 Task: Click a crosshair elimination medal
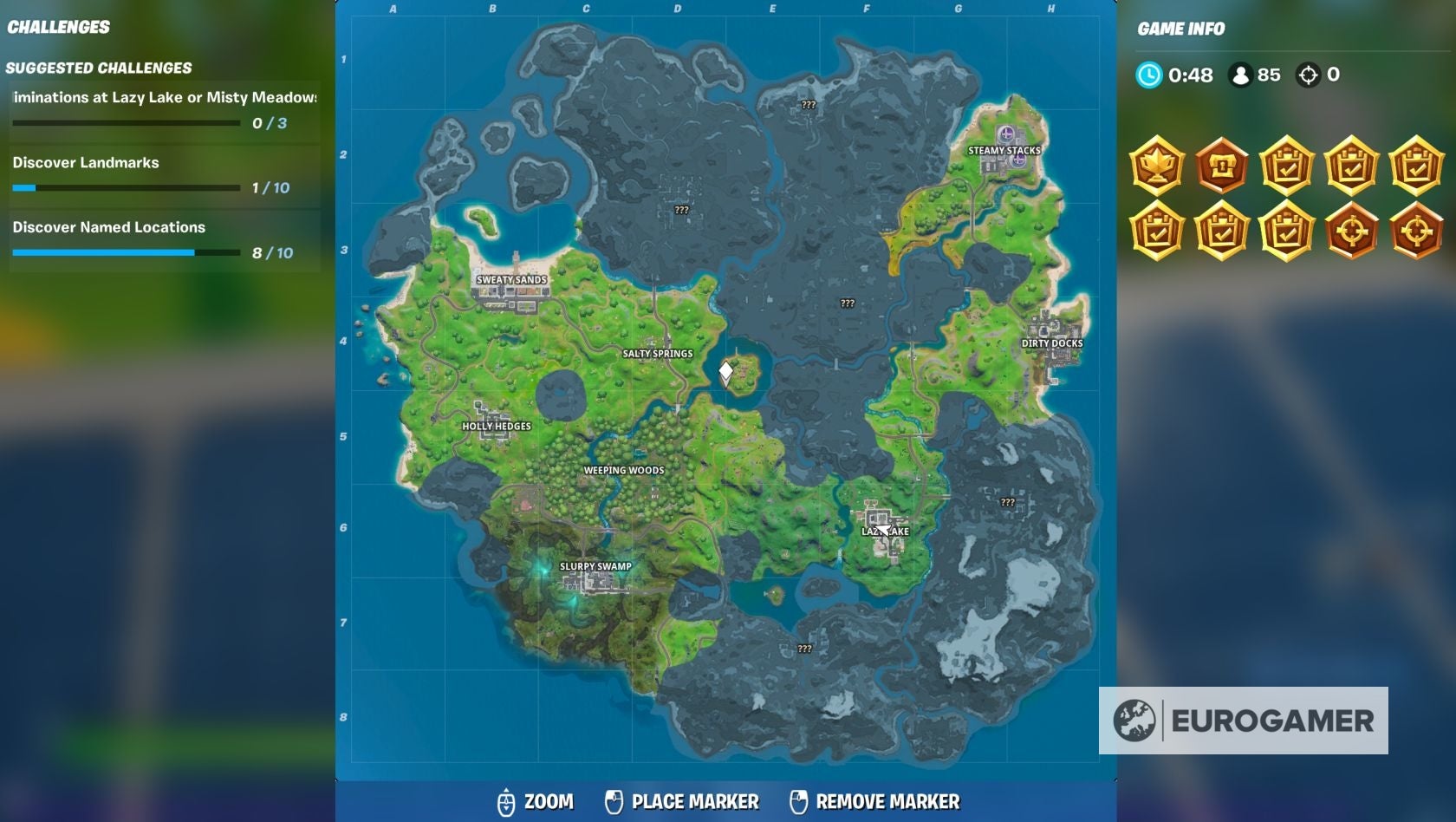click(1353, 232)
